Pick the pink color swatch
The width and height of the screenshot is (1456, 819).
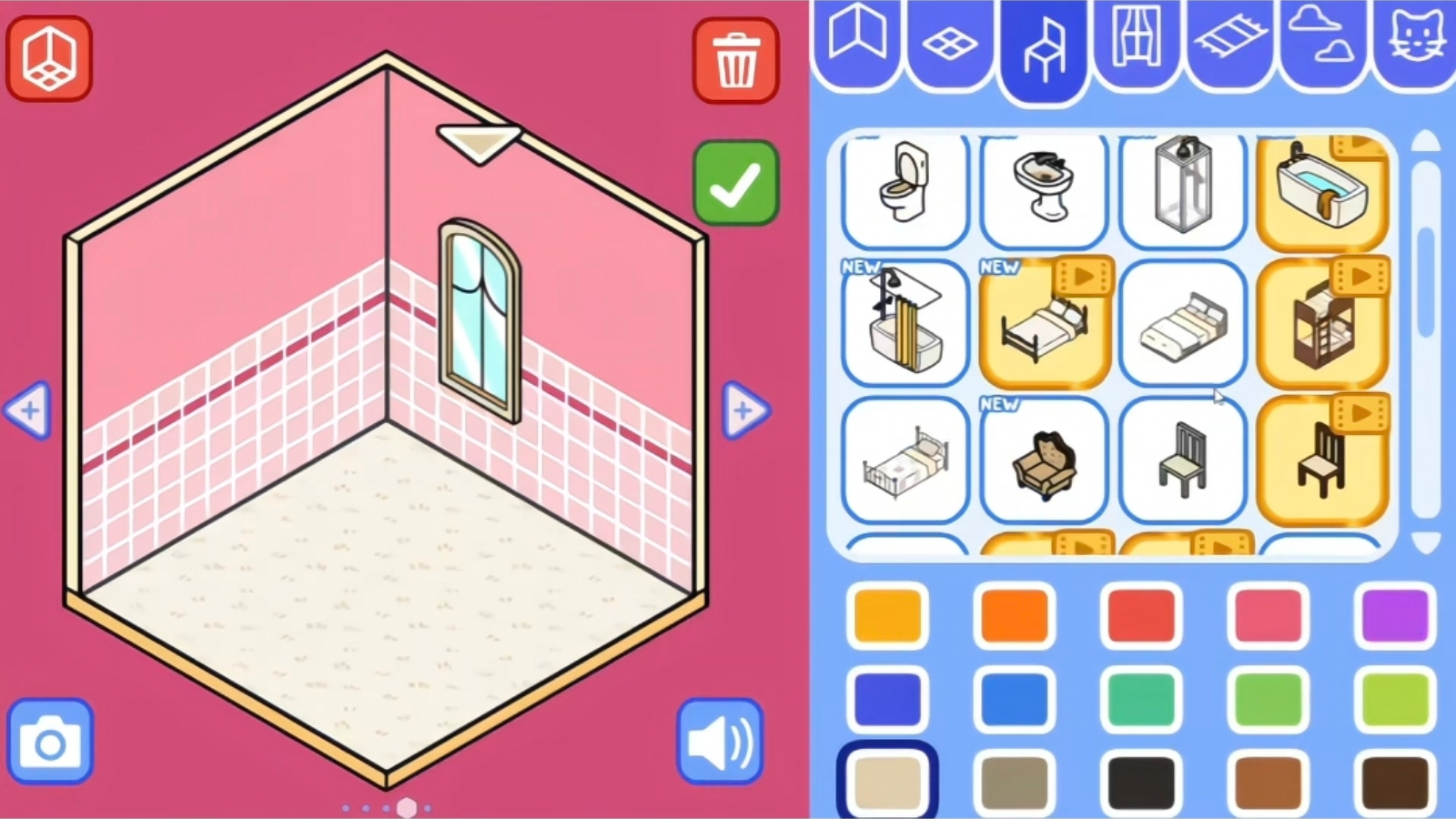pyautogui.click(x=1269, y=617)
